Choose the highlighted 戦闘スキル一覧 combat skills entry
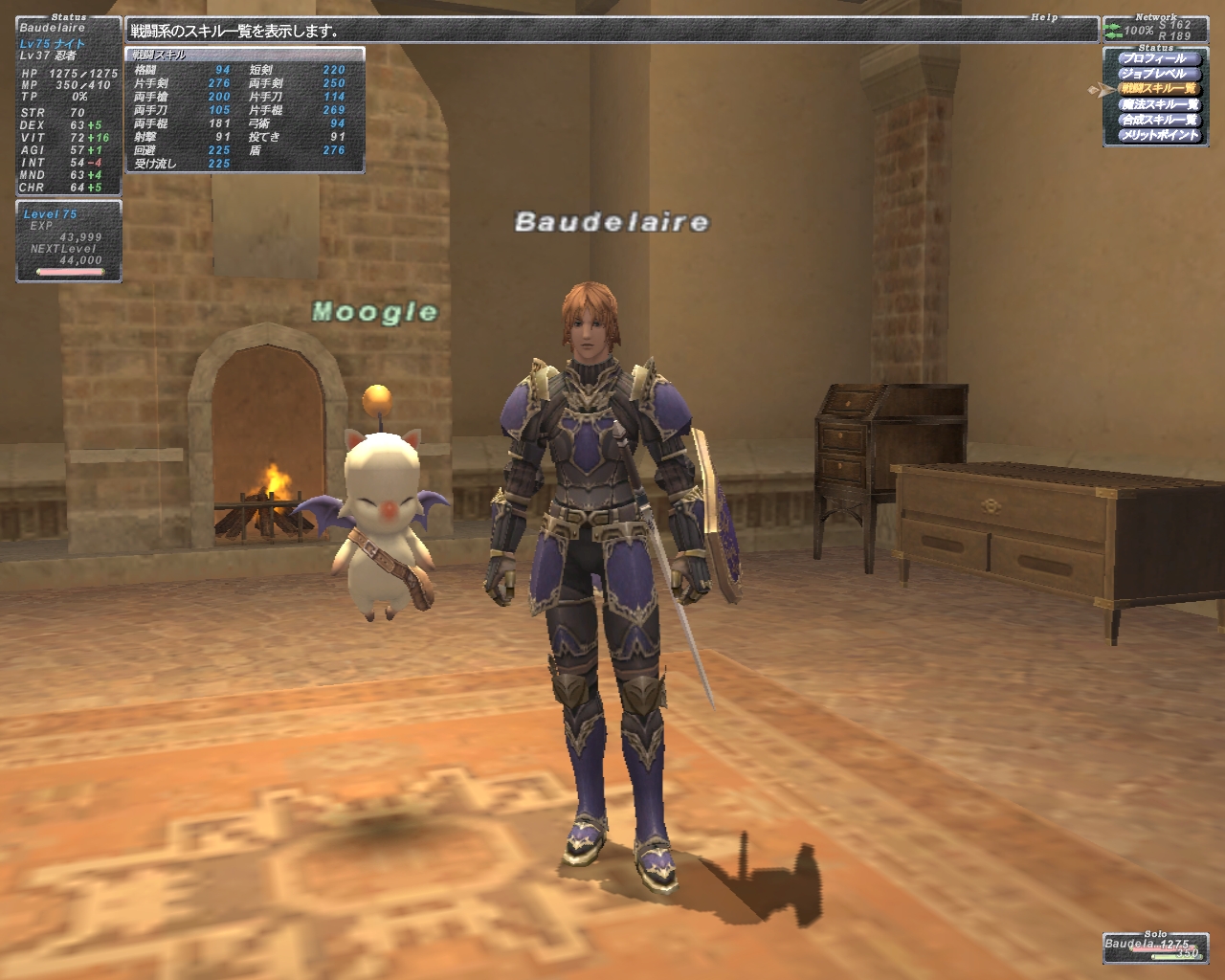Viewport: 1225px width, 980px height. tap(1158, 89)
